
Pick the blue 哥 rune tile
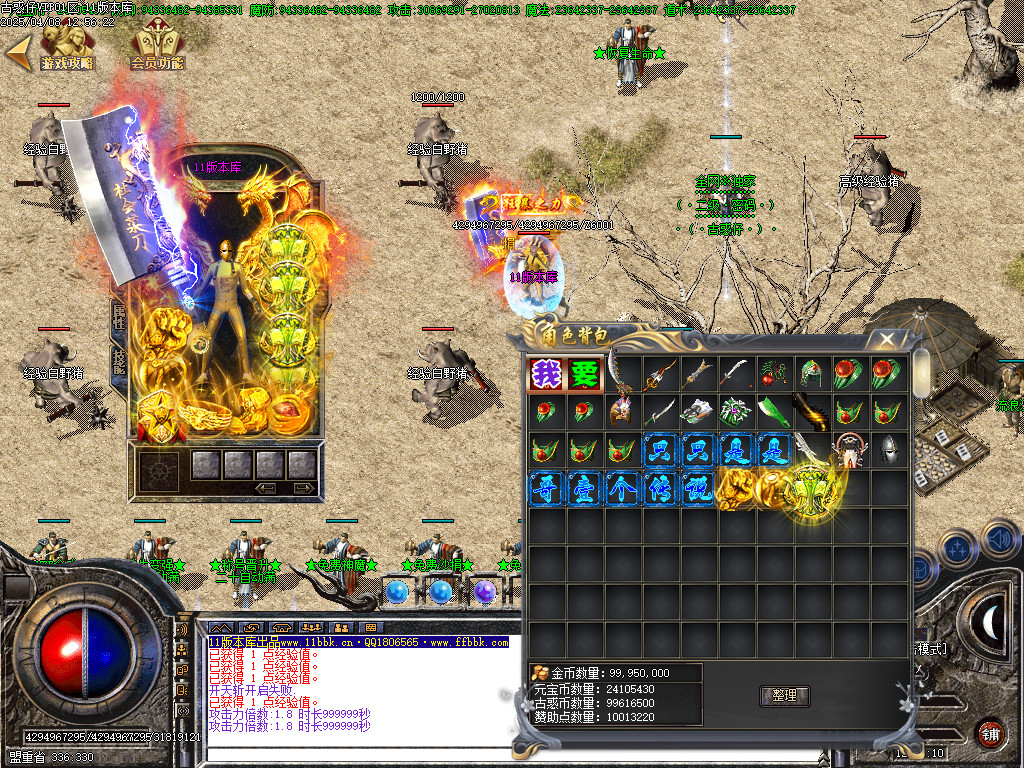(x=546, y=489)
